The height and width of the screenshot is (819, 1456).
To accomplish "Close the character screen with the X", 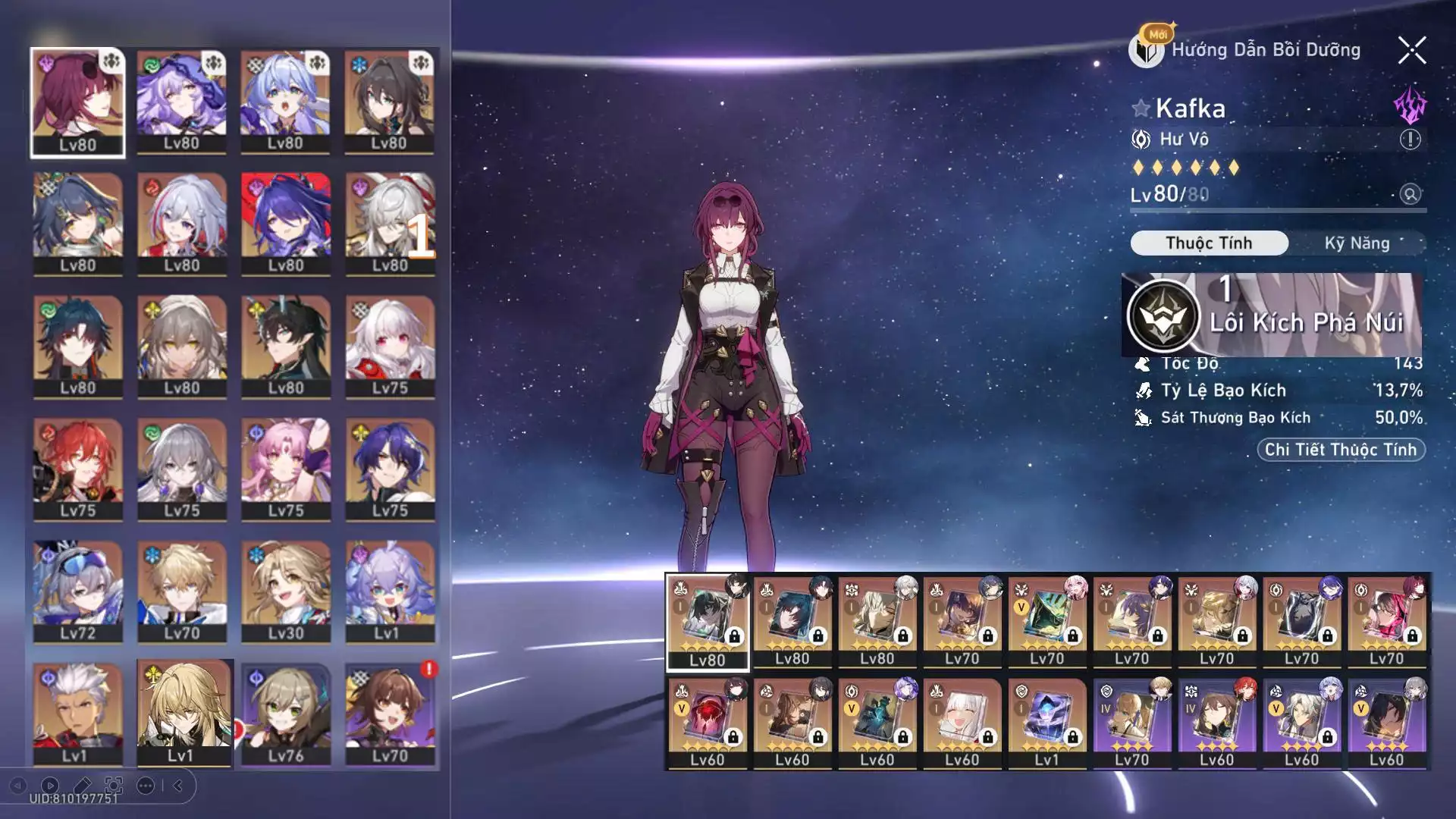I will tap(1411, 51).
